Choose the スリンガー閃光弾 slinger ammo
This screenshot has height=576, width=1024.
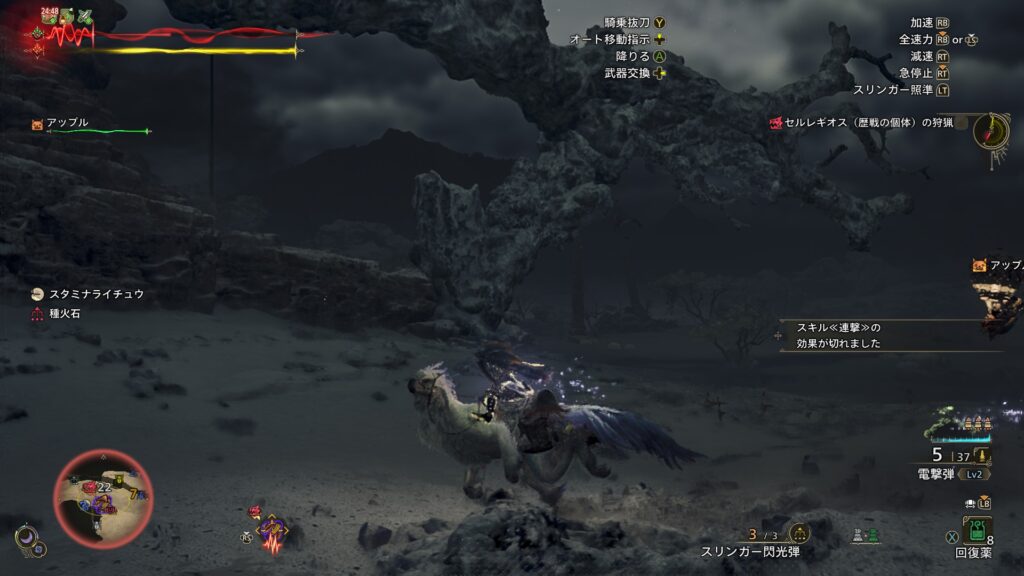[750, 551]
